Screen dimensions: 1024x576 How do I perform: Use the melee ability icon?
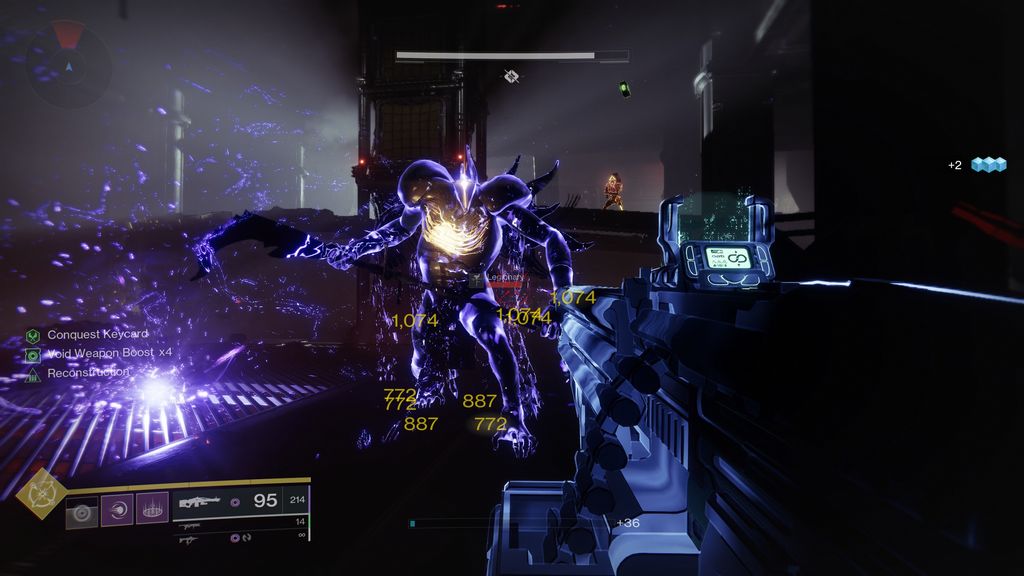(x=117, y=509)
